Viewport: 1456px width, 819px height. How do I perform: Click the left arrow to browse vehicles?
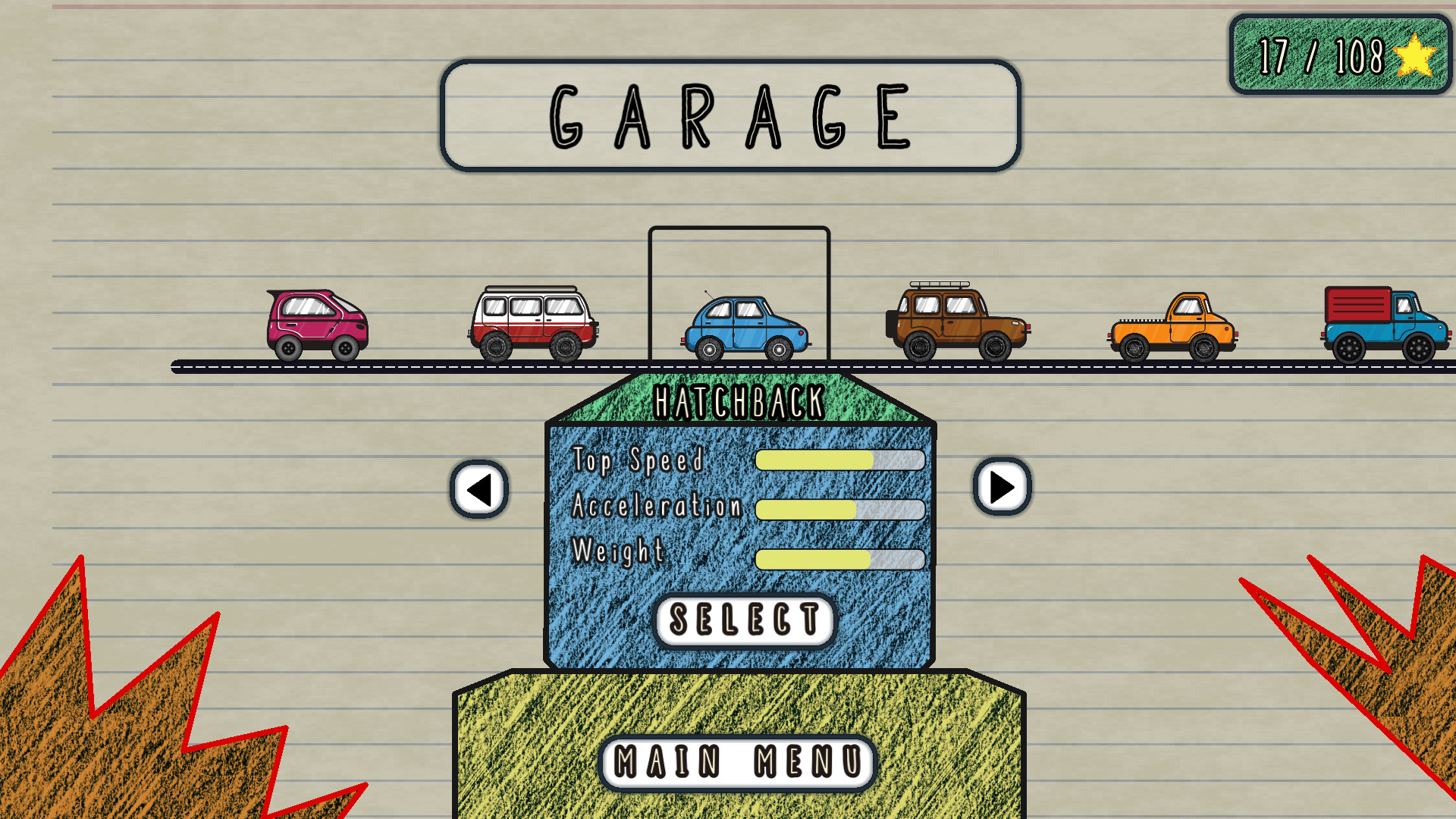tap(477, 488)
